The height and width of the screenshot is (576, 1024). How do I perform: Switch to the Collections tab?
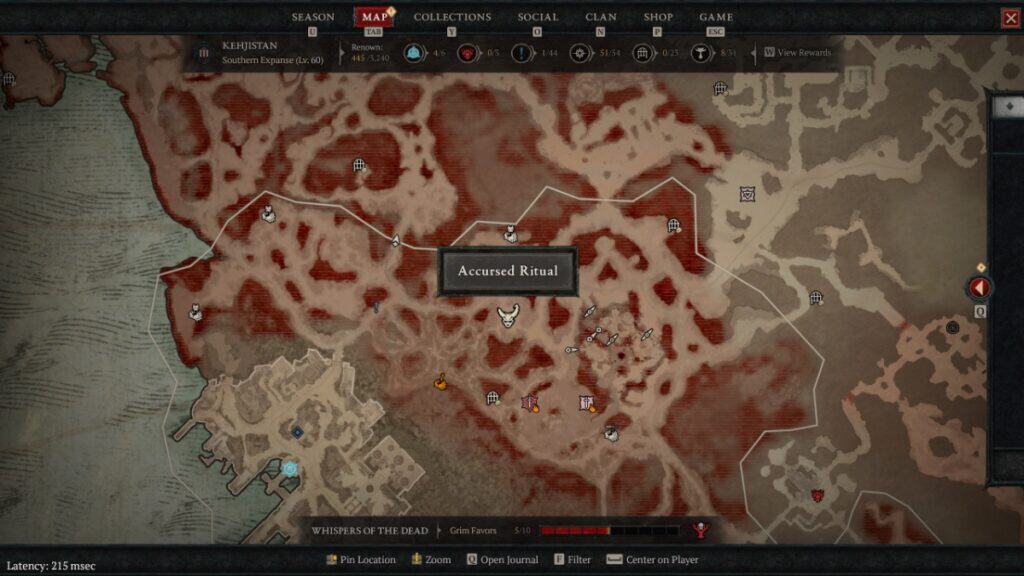452,17
